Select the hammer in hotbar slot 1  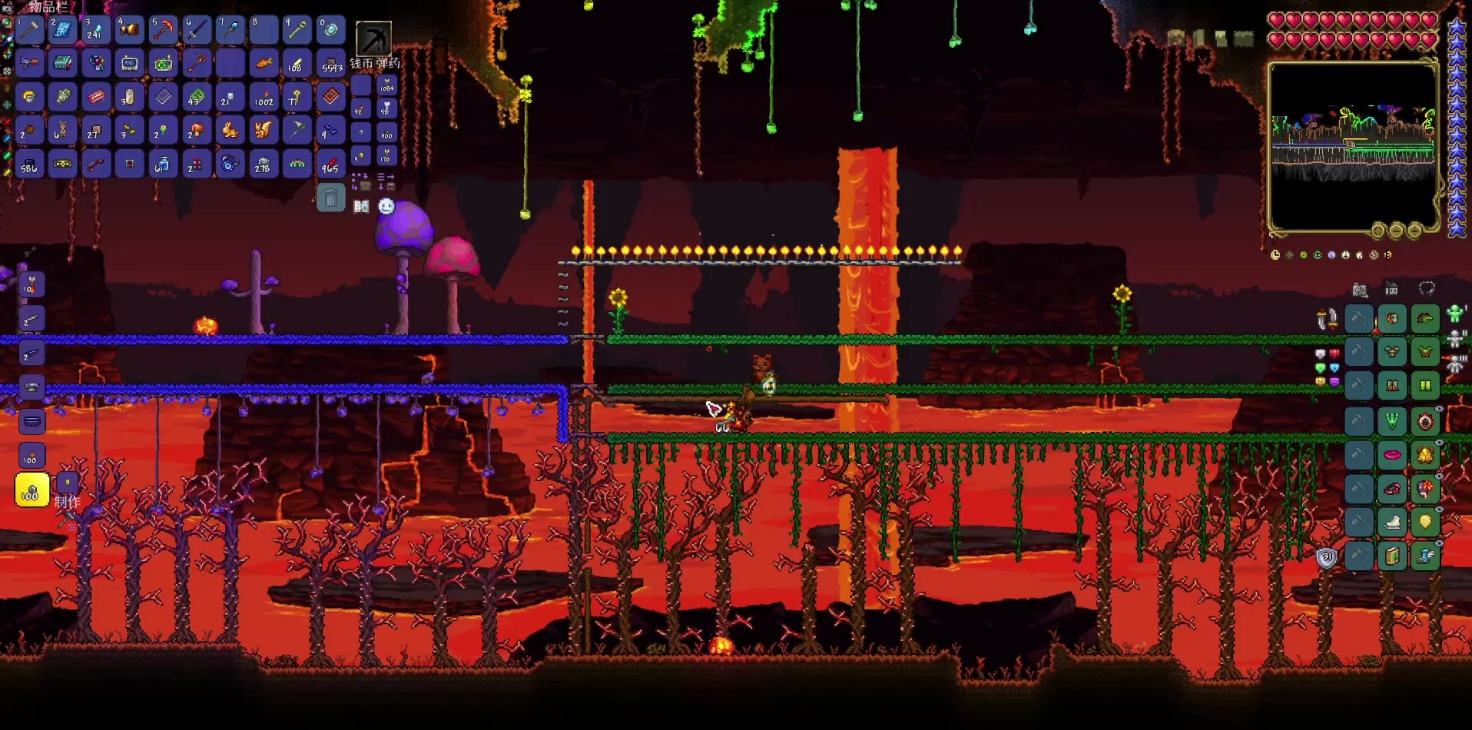point(29,30)
